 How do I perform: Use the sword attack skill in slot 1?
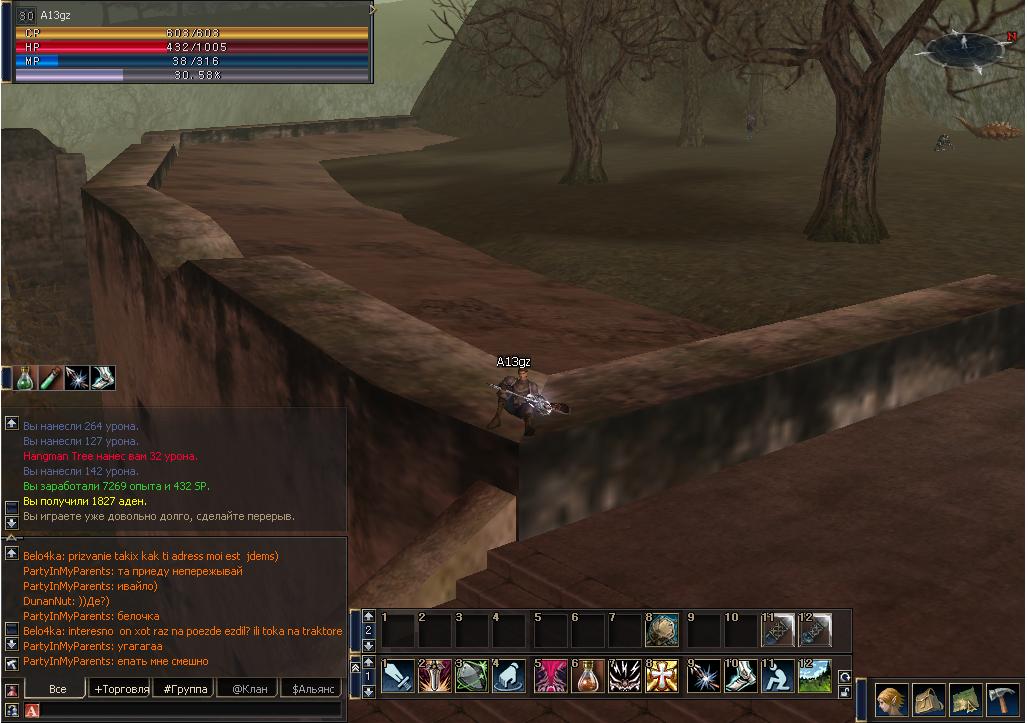[398, 676]
